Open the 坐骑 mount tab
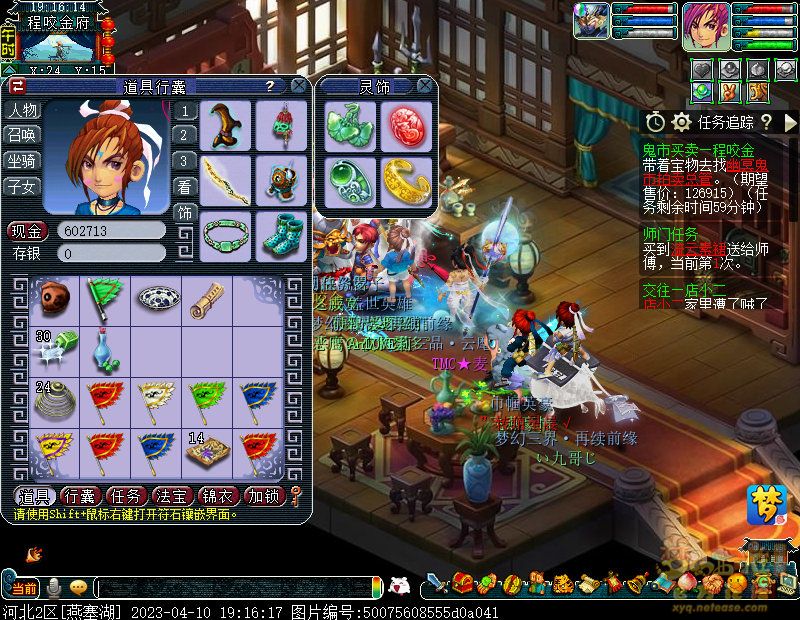Image resolution: width=800 pixels, height=620 pixels. tap(22, 160)
